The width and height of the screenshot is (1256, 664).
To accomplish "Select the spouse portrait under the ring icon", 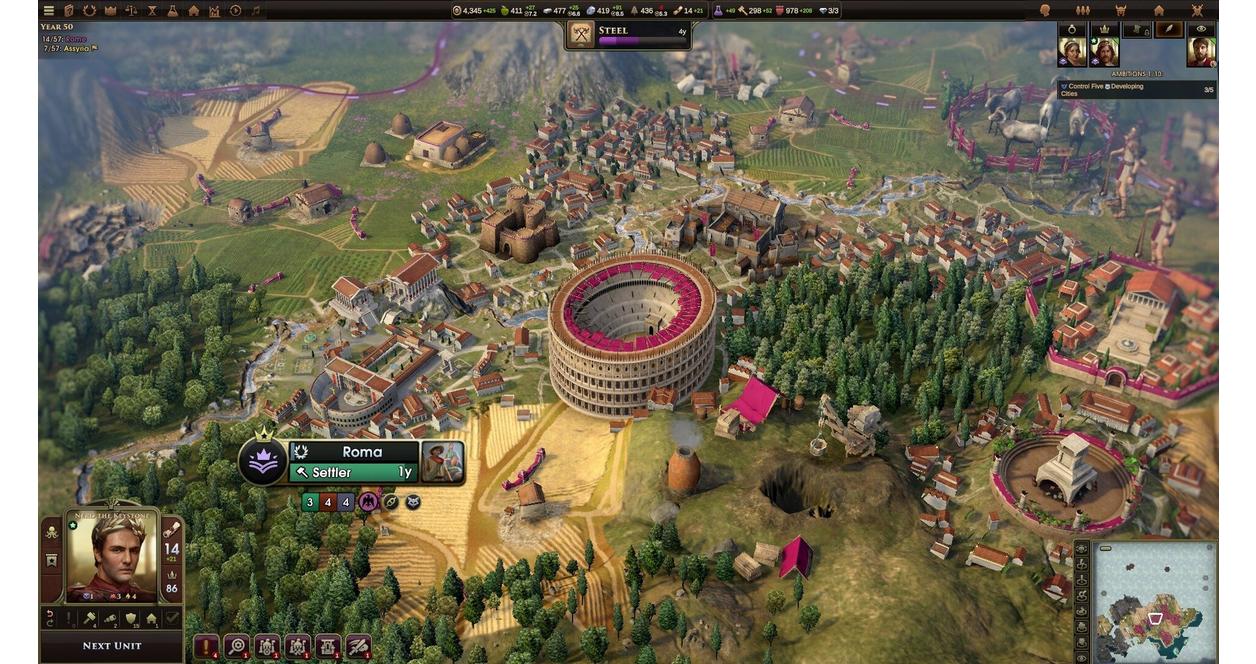I will [x=1071, y=52].
